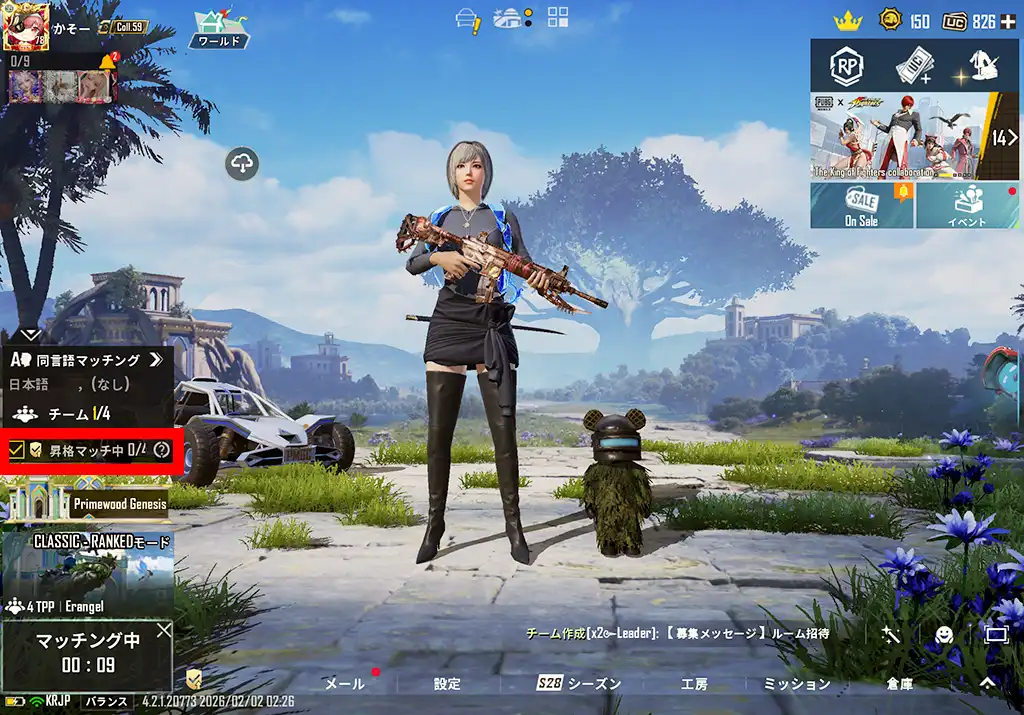The image size is (1024, 715).
Task: Open the promotion match help question mark
Action: tap(162, 451)
